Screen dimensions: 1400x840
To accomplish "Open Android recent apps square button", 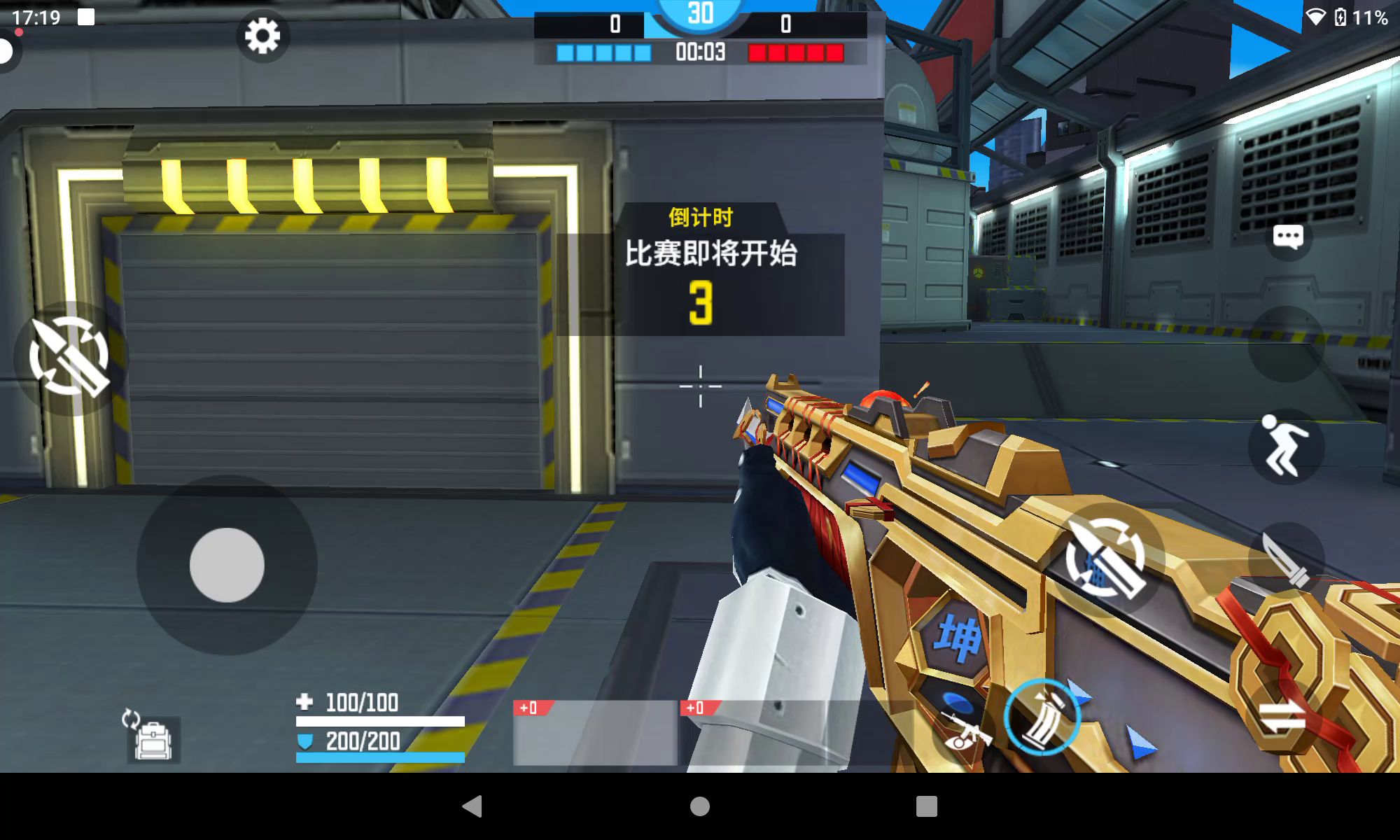I will pyautogui.click(x=926, y=806).
